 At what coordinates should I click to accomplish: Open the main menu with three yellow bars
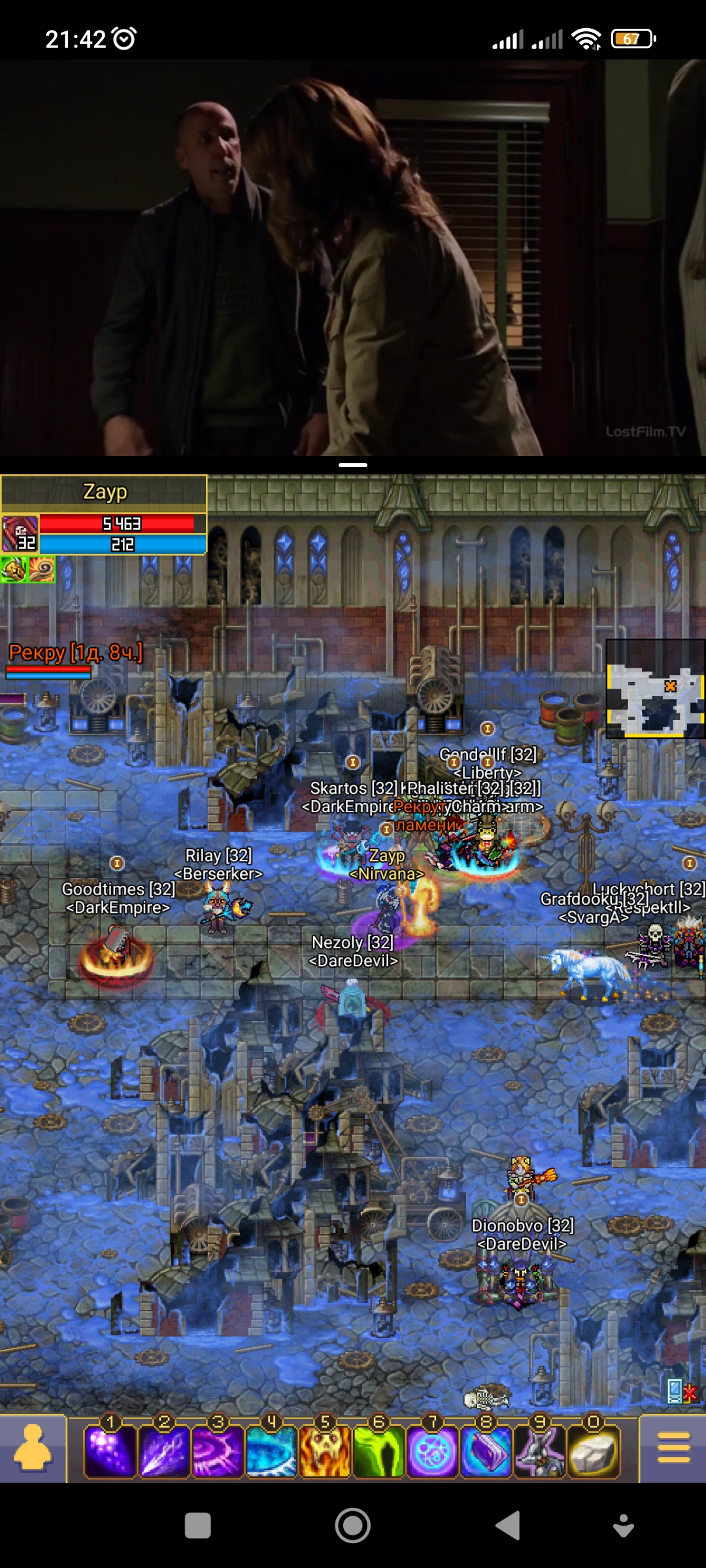(x=673, y=1448)
